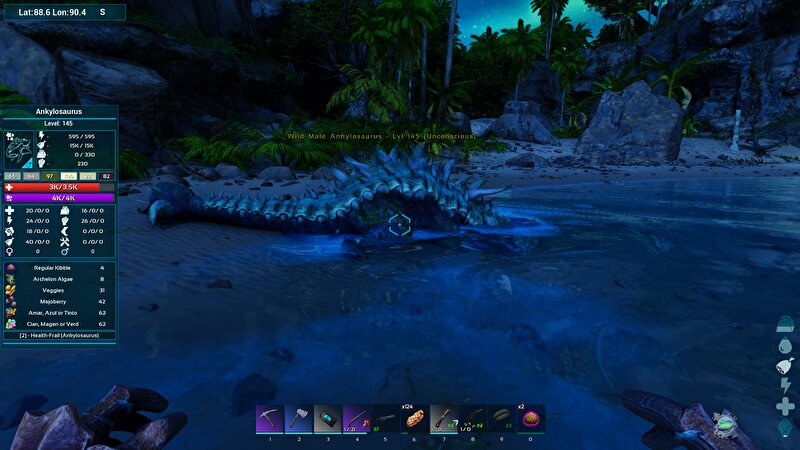Click the weight status icon

point(785,325)
